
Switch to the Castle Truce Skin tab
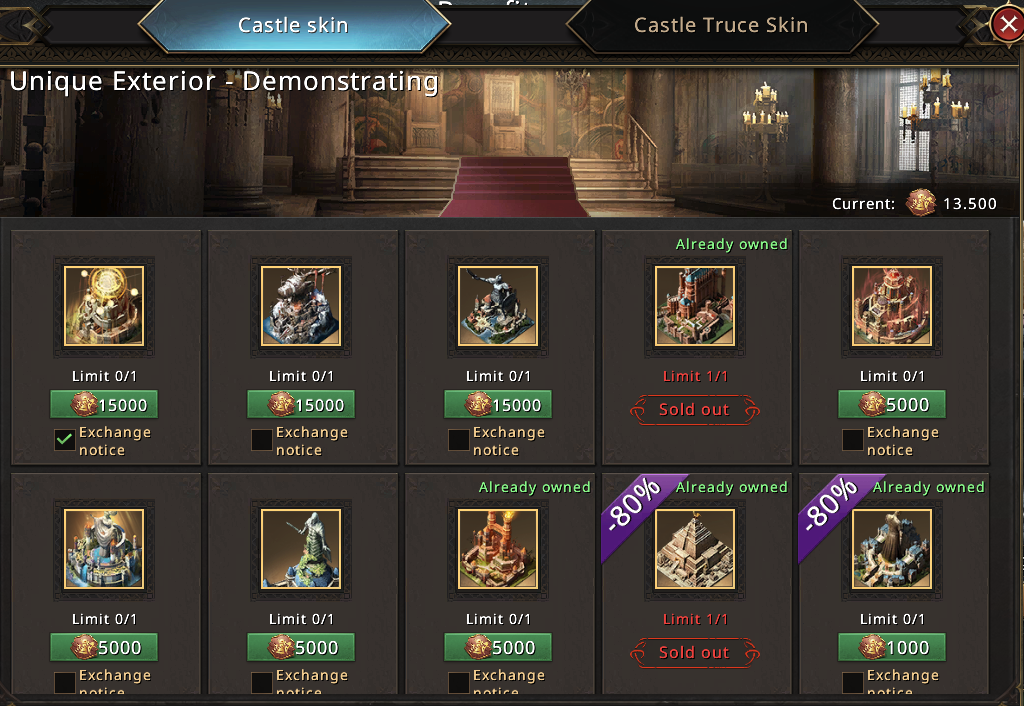point(720,26)
